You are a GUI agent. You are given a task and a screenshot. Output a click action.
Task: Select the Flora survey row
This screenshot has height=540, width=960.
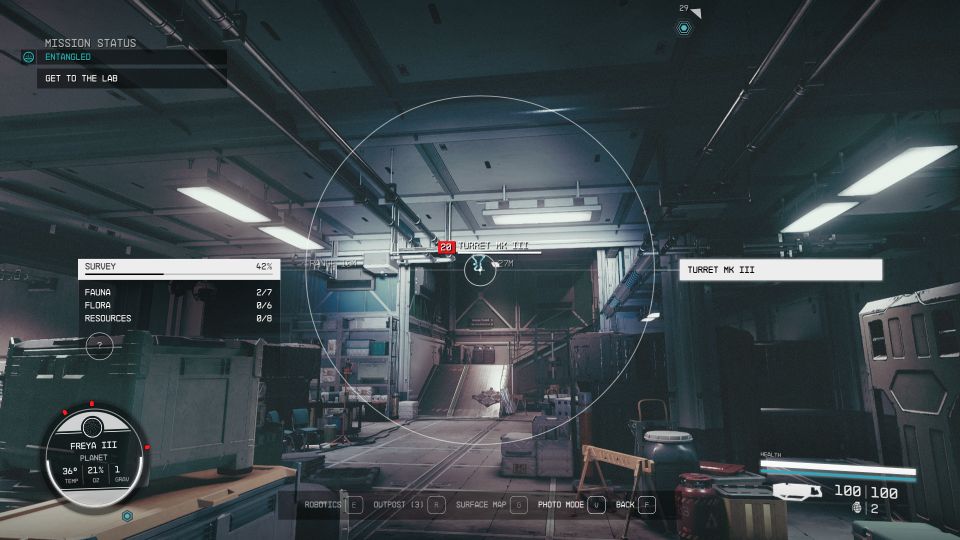coord(178,305)
